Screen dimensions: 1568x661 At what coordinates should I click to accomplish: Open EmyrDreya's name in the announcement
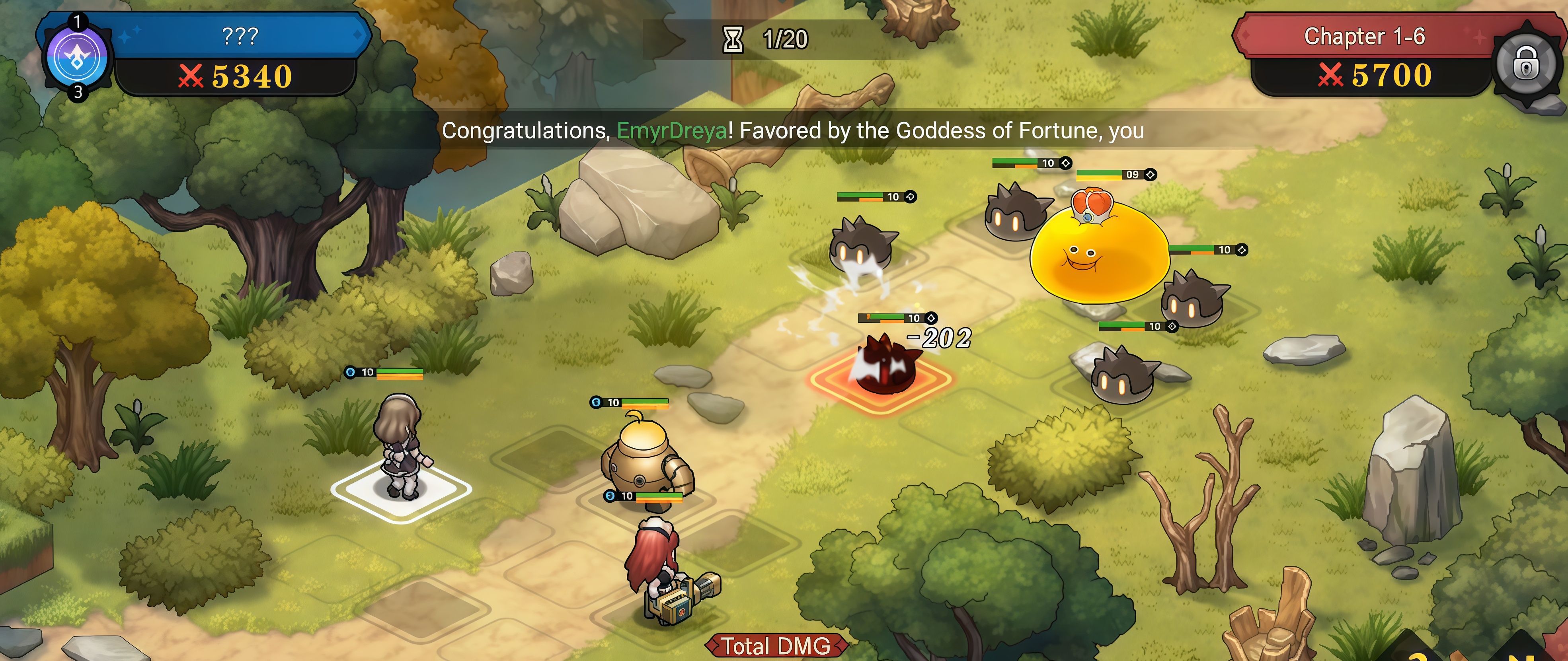click(671, 131)
